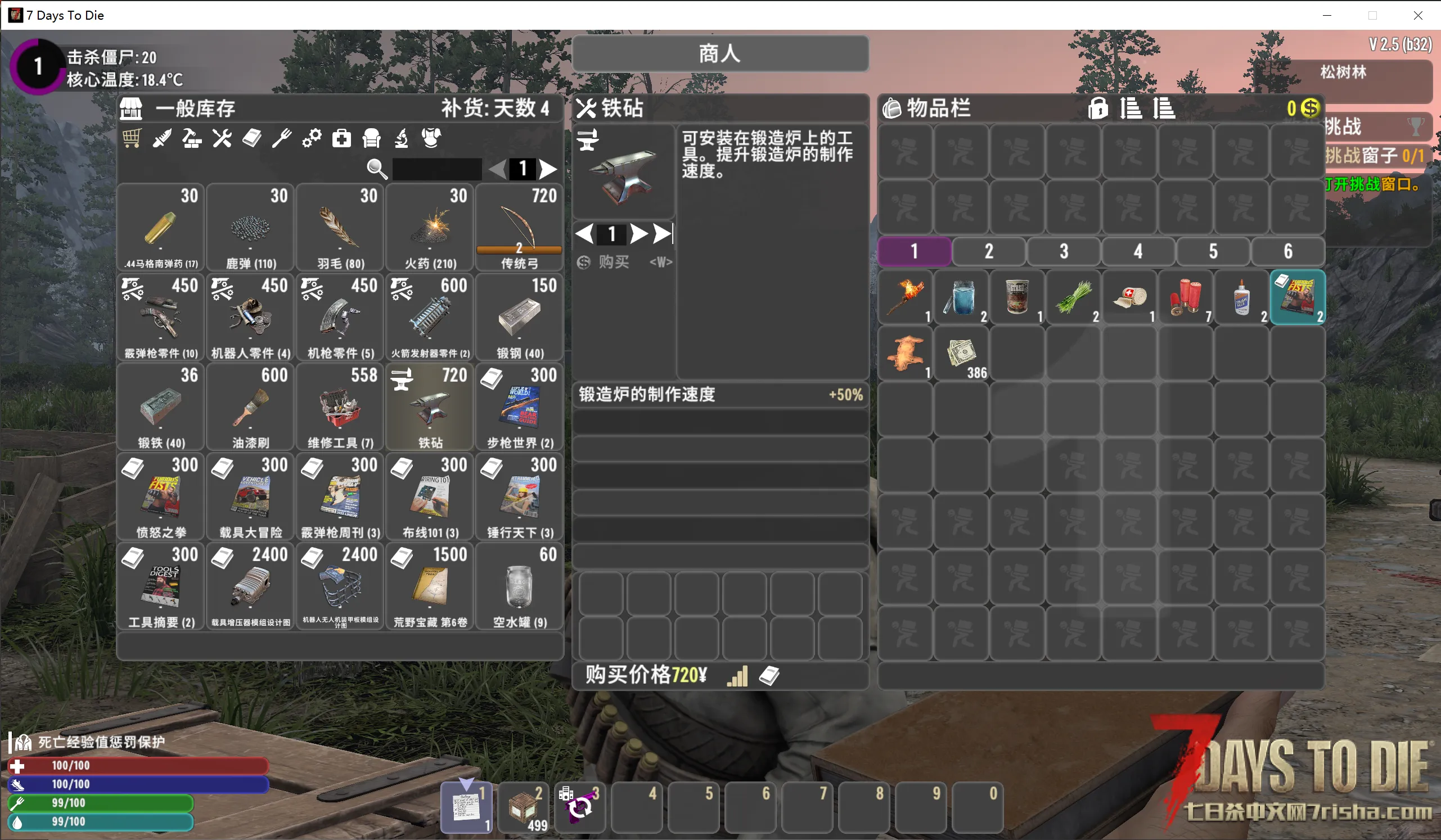Open the shopping cart category filter

click(132, 138)
